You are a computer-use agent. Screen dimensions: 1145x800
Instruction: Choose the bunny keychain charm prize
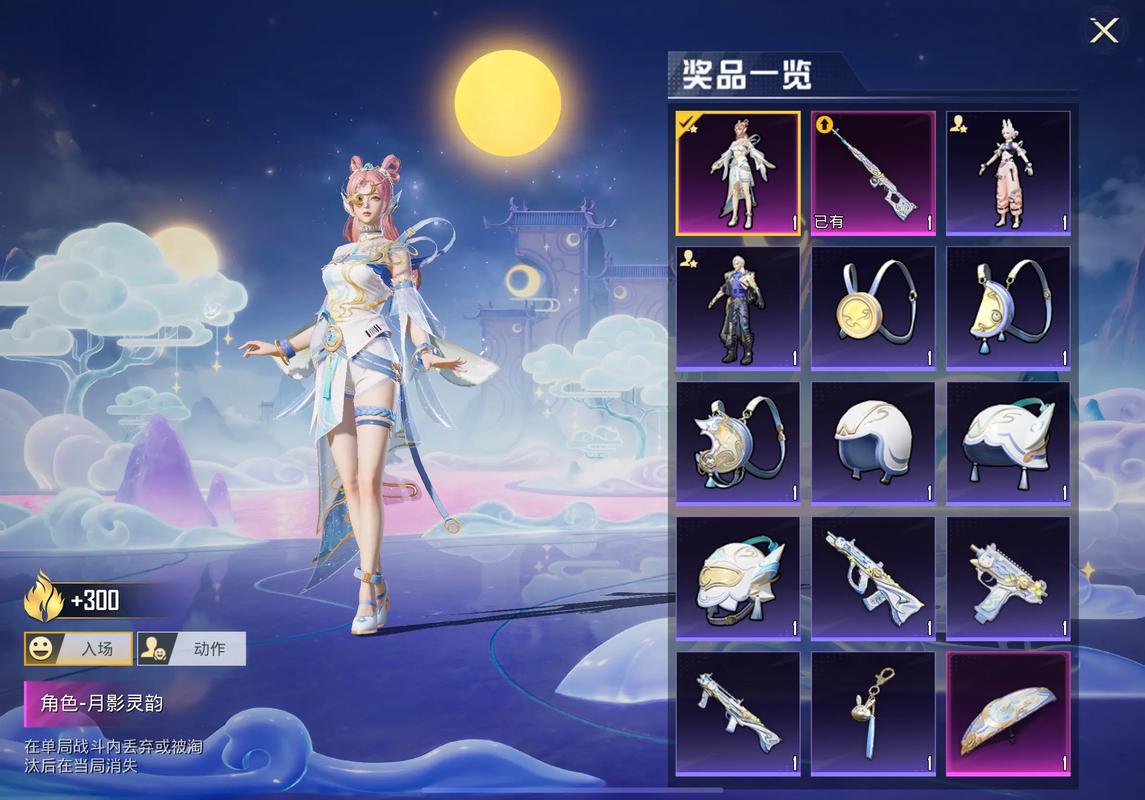coord(873,713)
